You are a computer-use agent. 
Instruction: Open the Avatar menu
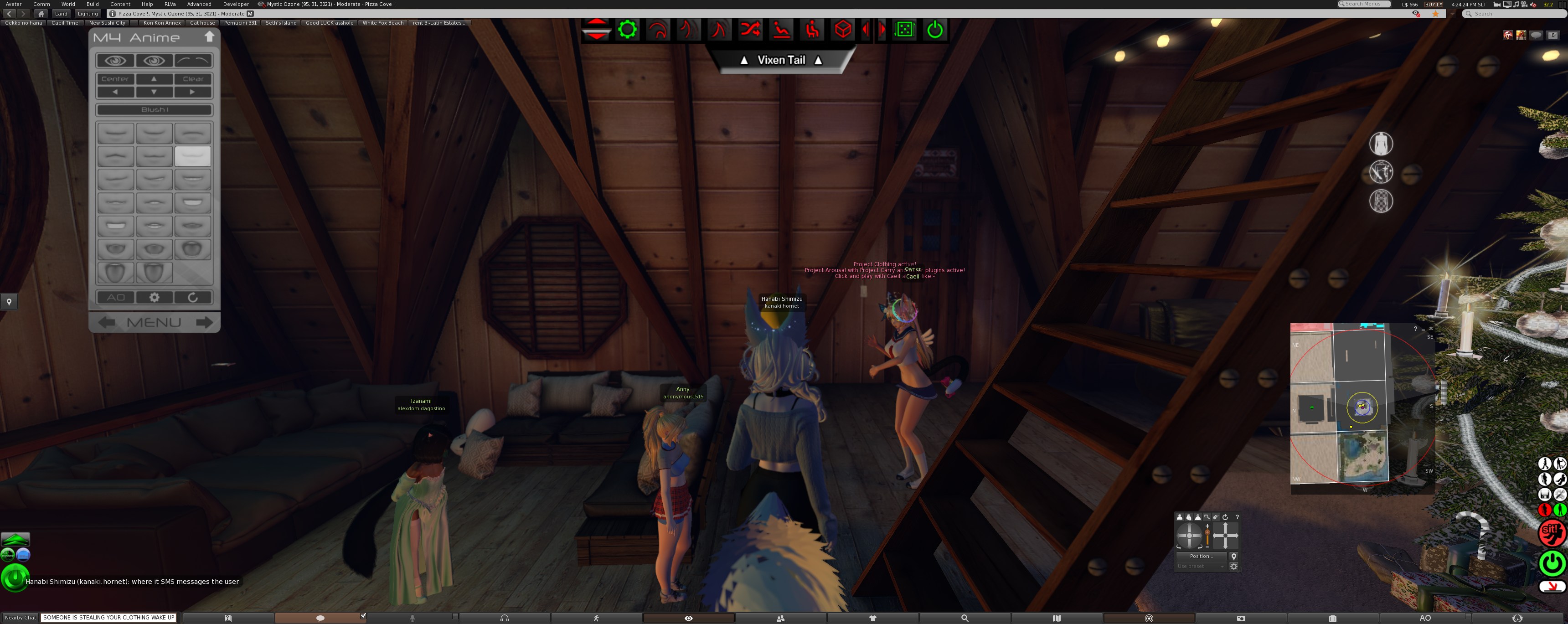(13, 4)
